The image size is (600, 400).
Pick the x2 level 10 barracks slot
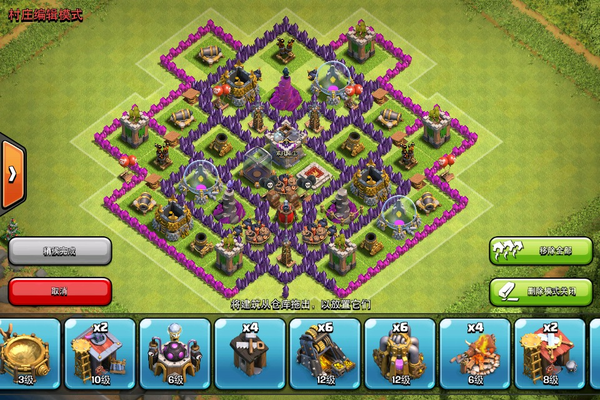(99, 353)
